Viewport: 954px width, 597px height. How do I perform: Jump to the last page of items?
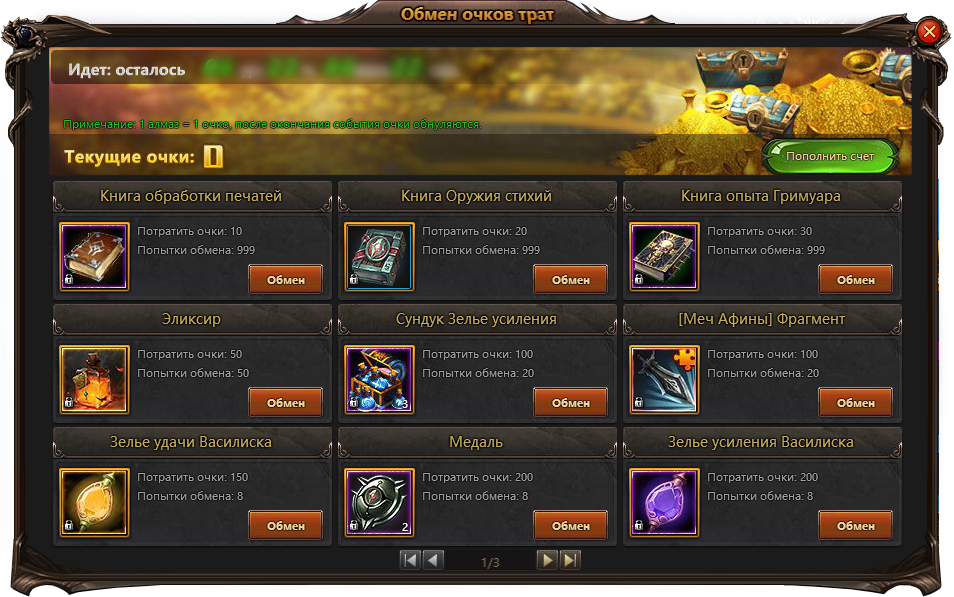569,560
